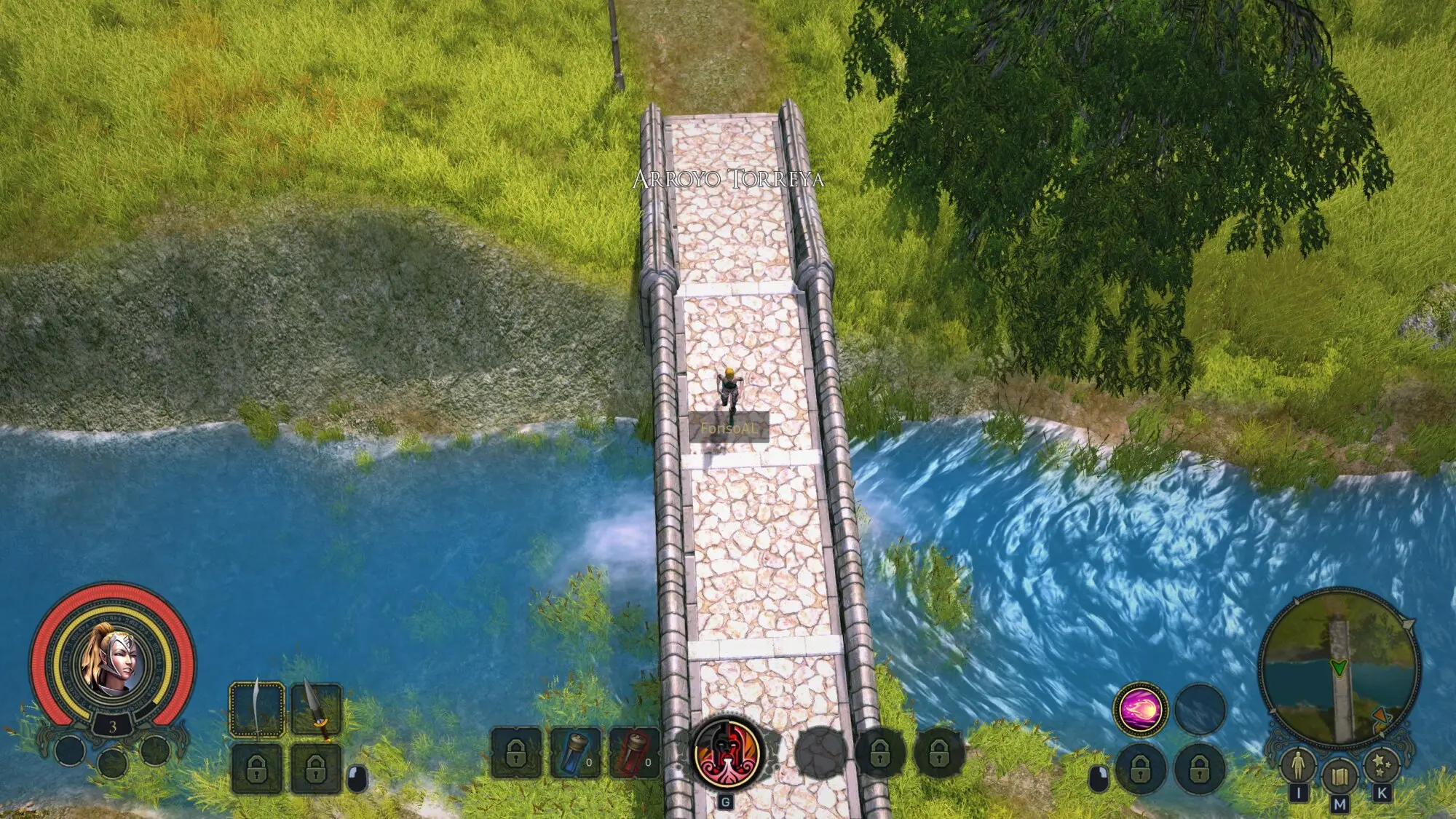Open the skills stars button
The height and width of the screenshot is (819, 1456).
[1381, 766]
